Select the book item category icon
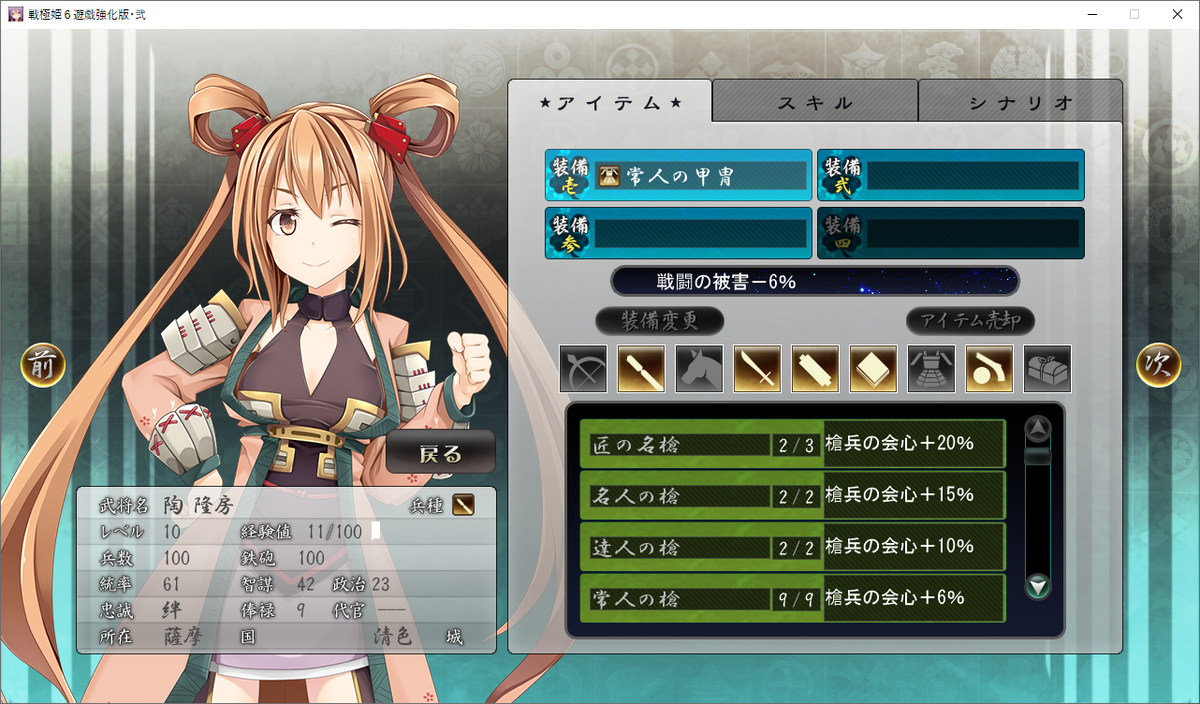1200x704 pixels. click(873, 369)
